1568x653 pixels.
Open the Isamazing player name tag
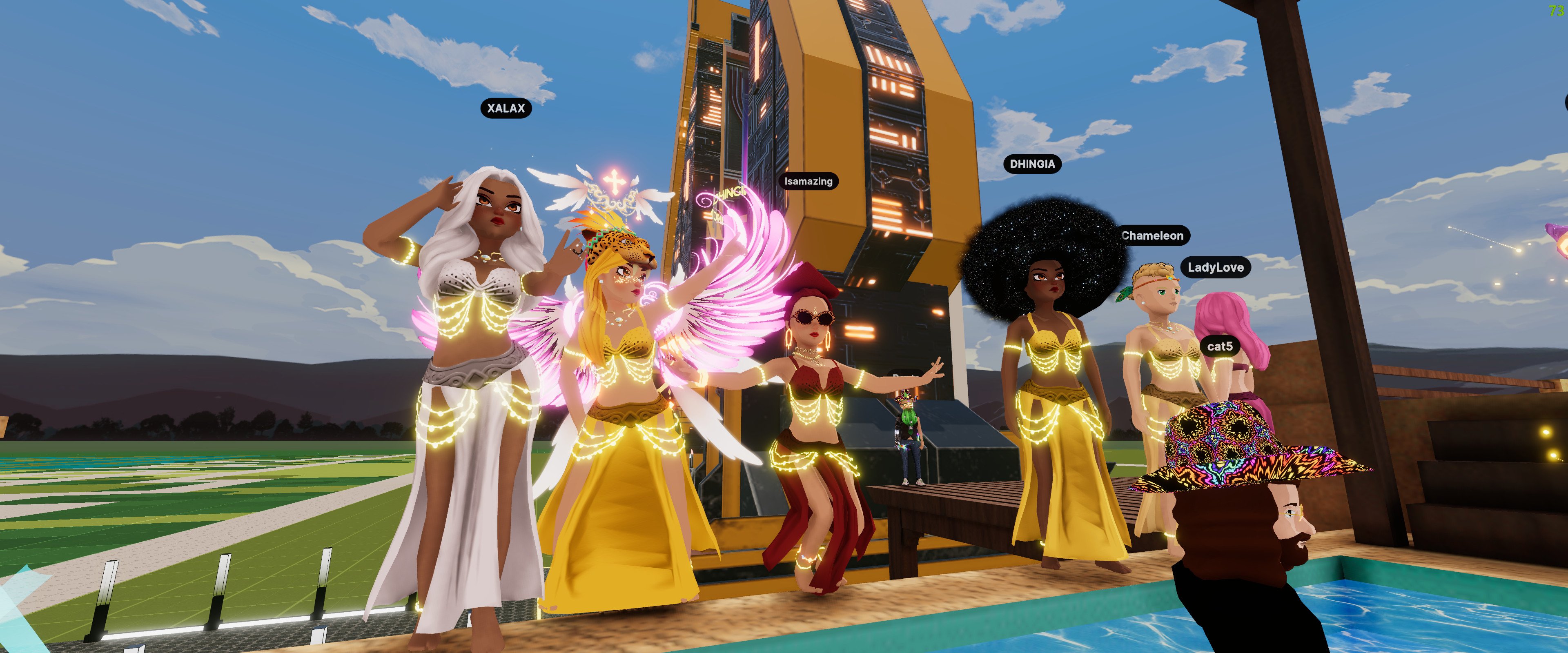(808, 181)
